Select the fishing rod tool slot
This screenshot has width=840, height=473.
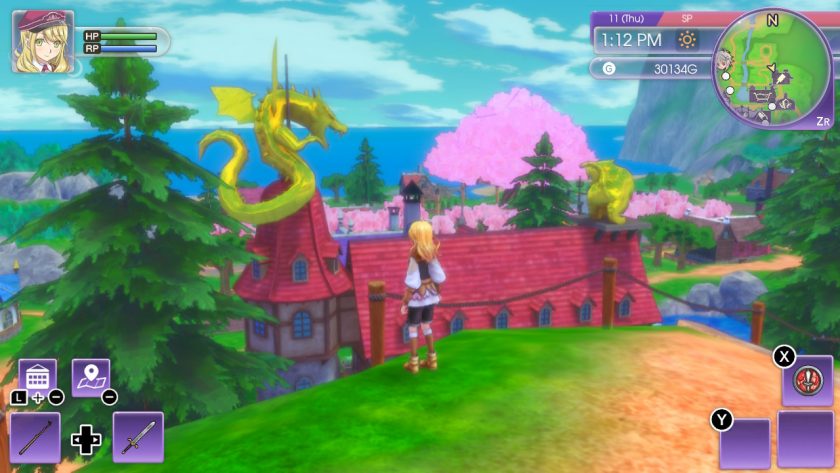click(x=35, y=436)
